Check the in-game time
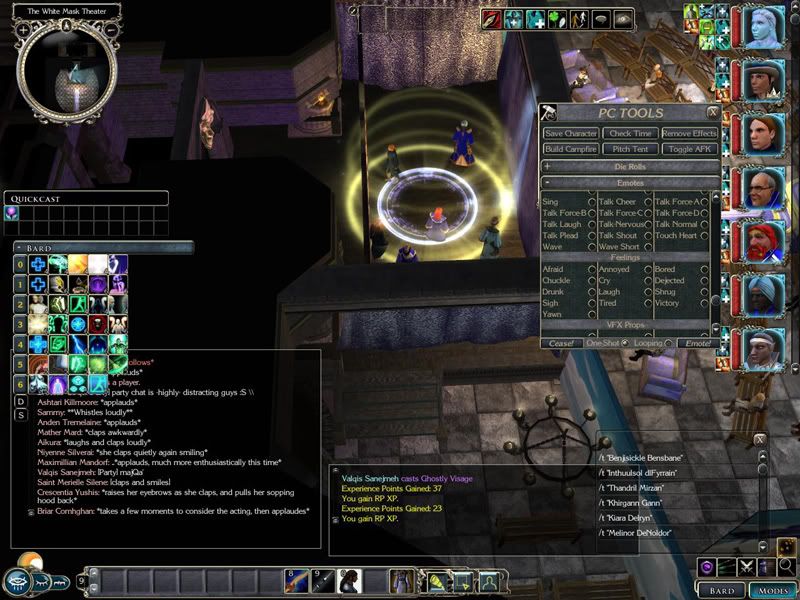This screenshot has width=800, height=600. pos(631,133)
